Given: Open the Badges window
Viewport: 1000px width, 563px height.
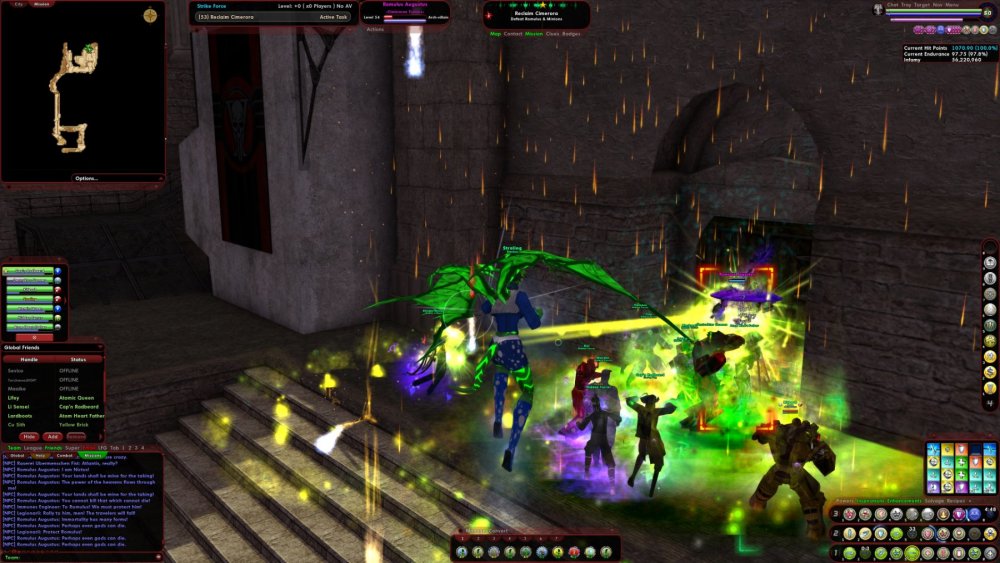Looking at the screenshot, I should tap(571, 34).
